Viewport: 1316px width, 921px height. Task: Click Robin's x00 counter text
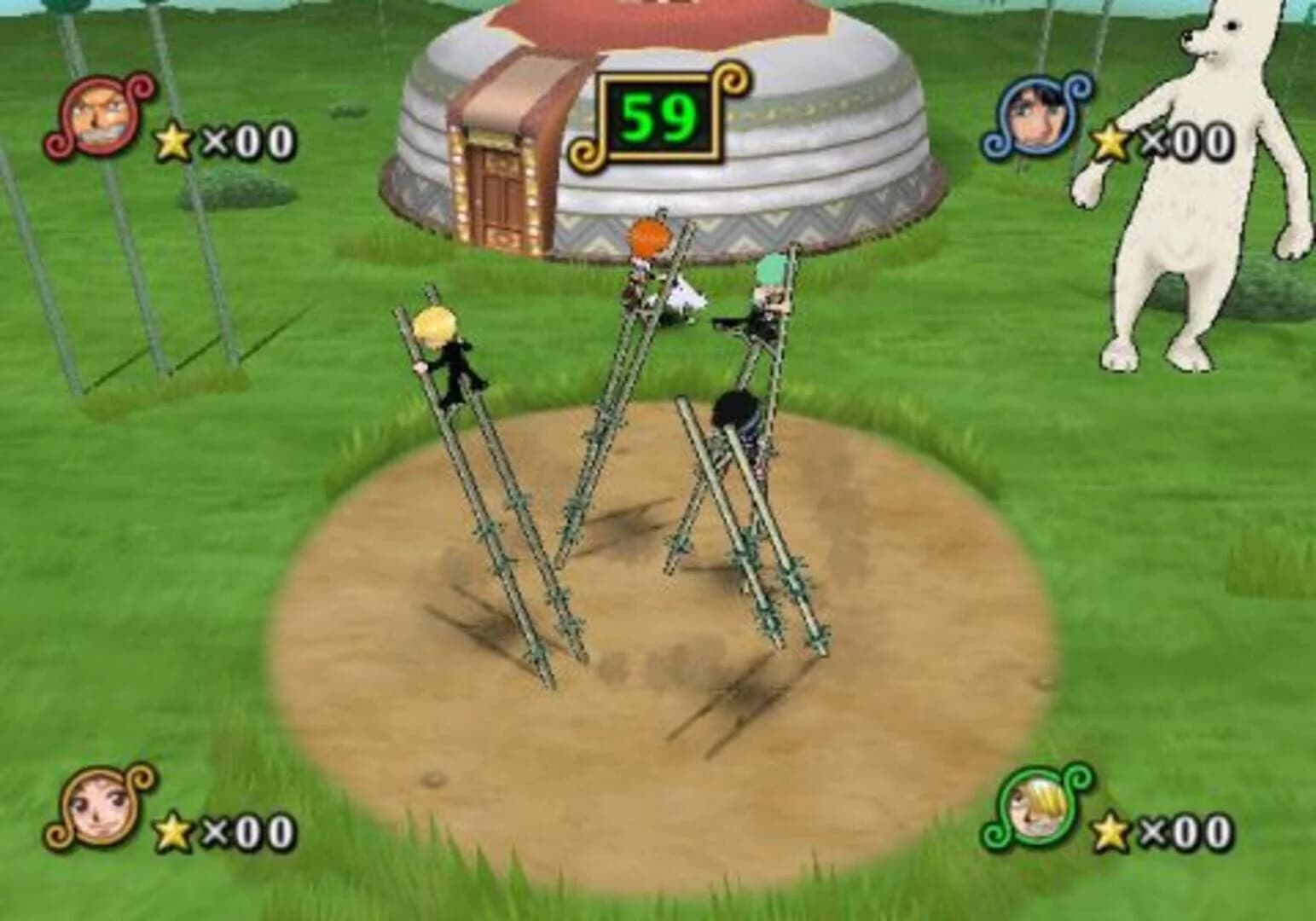pos(1186,141)
